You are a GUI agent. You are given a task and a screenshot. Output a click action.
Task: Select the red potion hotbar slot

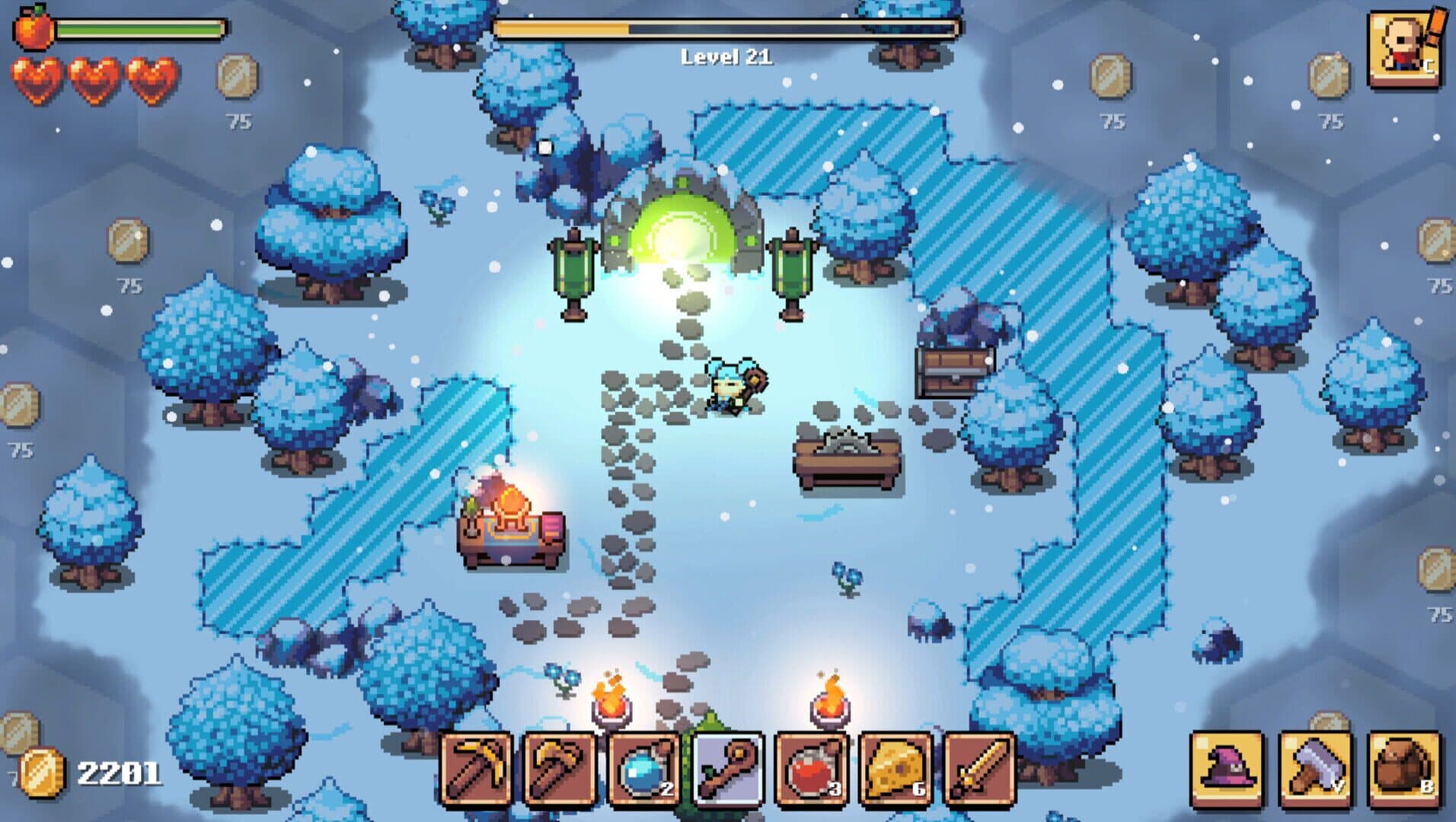click(x=813, y=769)
